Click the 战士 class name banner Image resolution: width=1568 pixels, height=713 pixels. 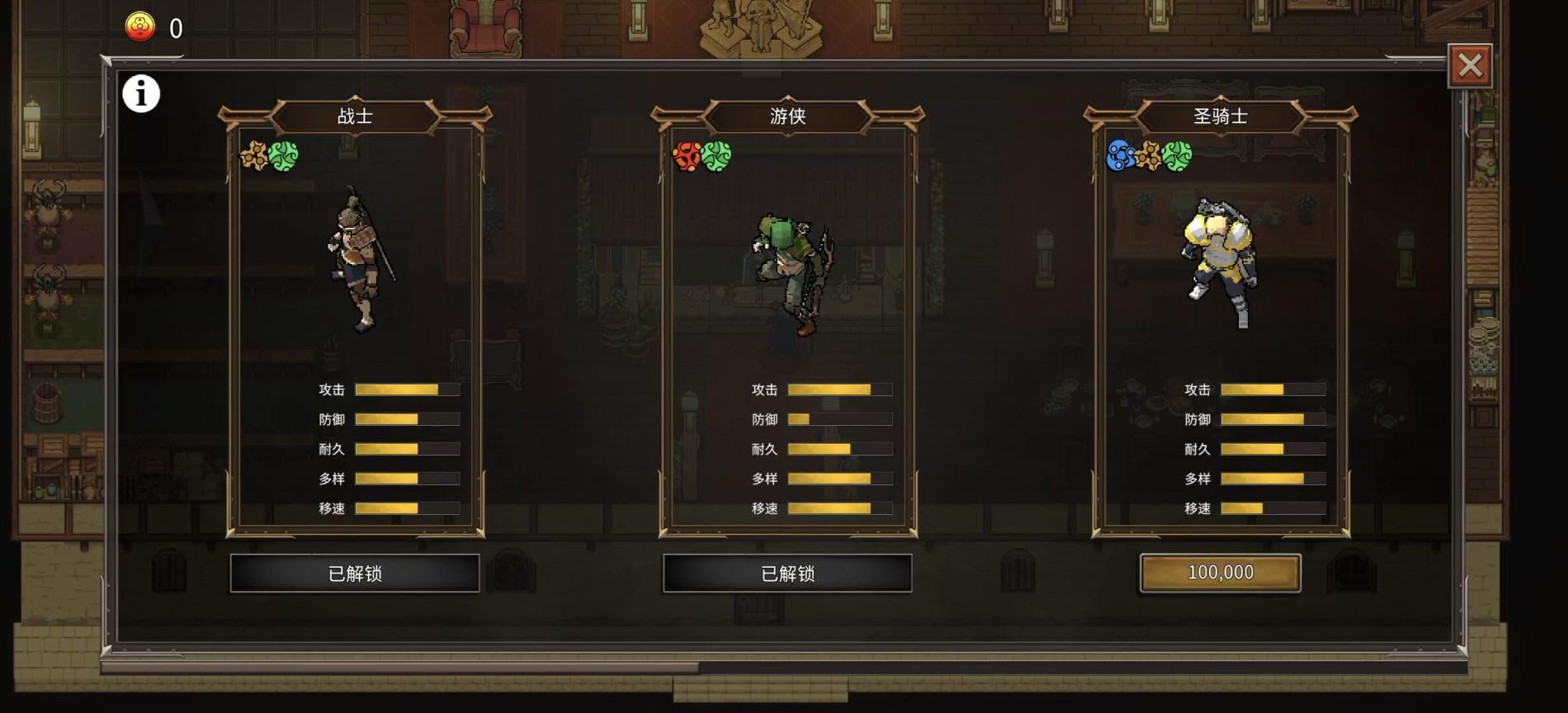tap(357, 116)
